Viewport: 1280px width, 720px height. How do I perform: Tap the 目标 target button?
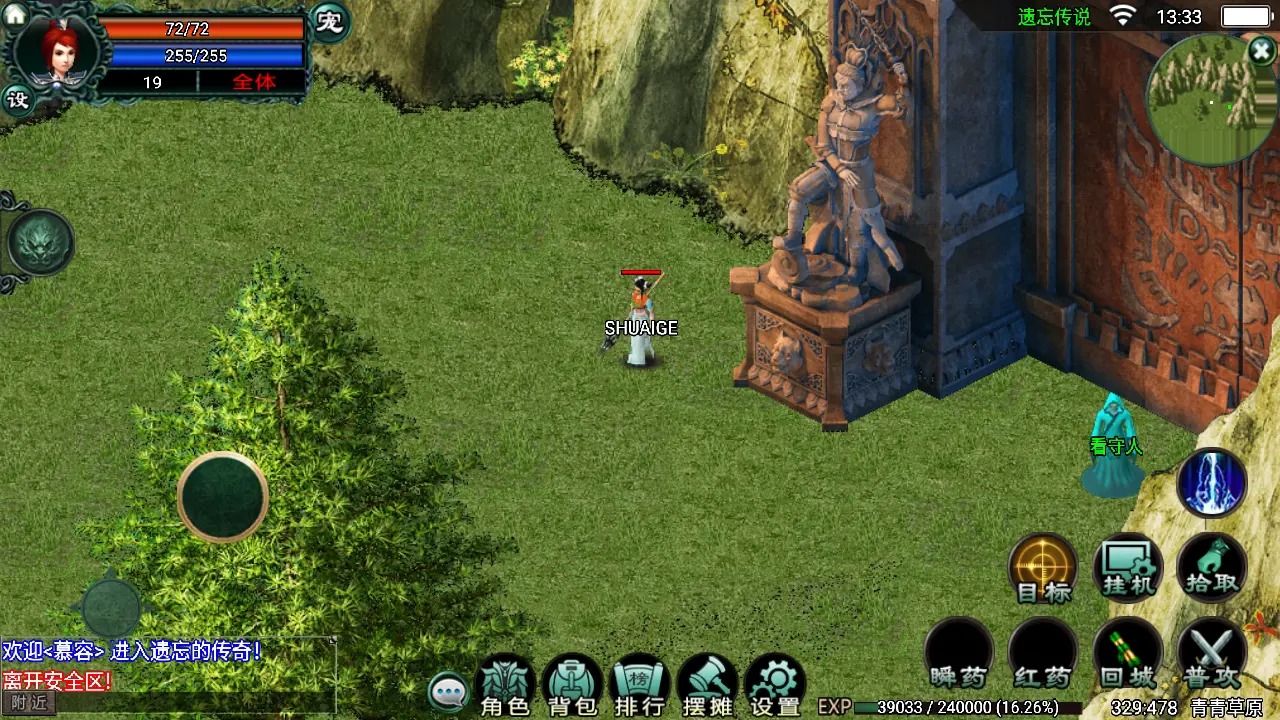coord(1043,568)
